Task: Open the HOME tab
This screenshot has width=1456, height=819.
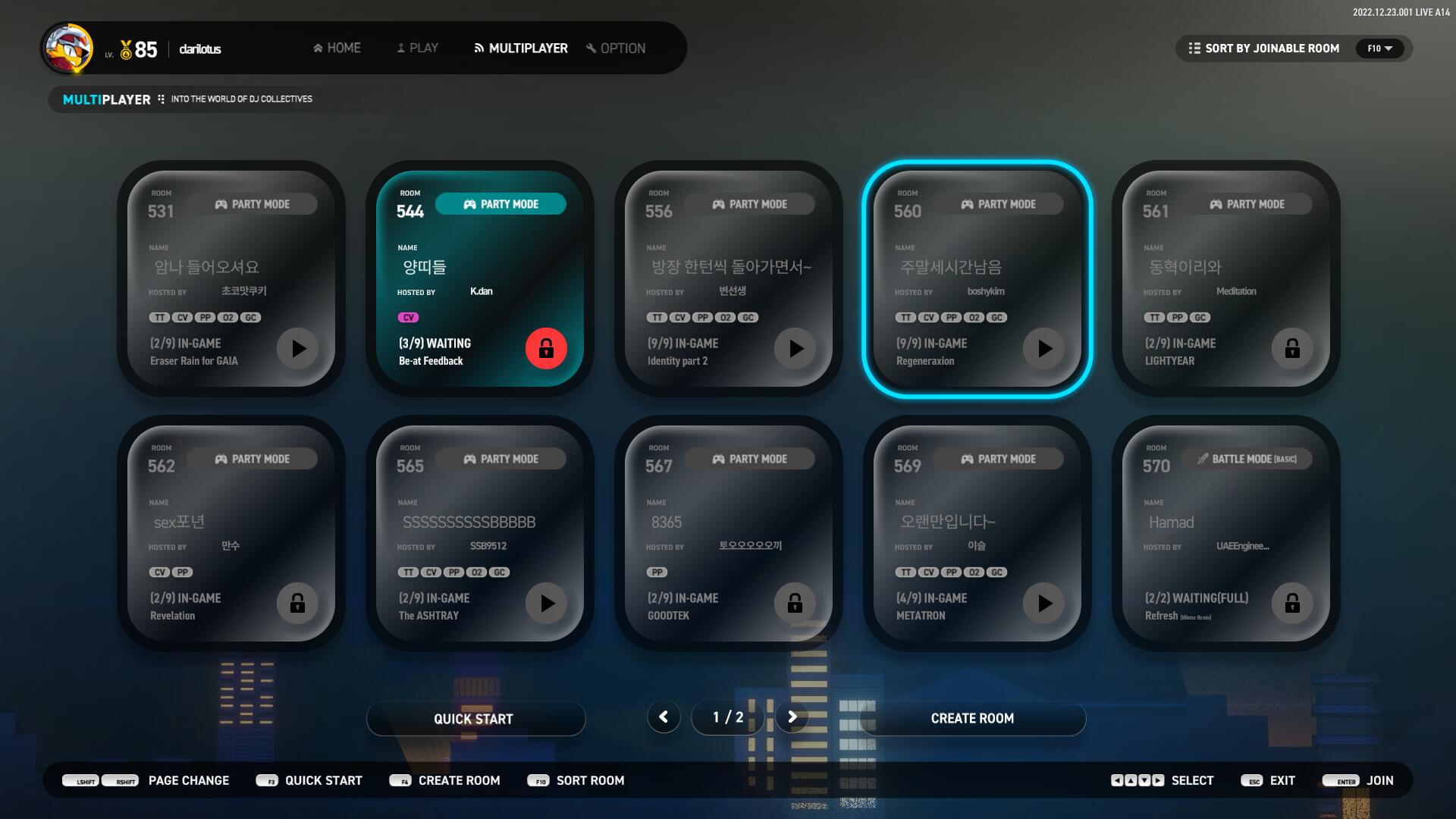Action: click(x=337, y=48)
